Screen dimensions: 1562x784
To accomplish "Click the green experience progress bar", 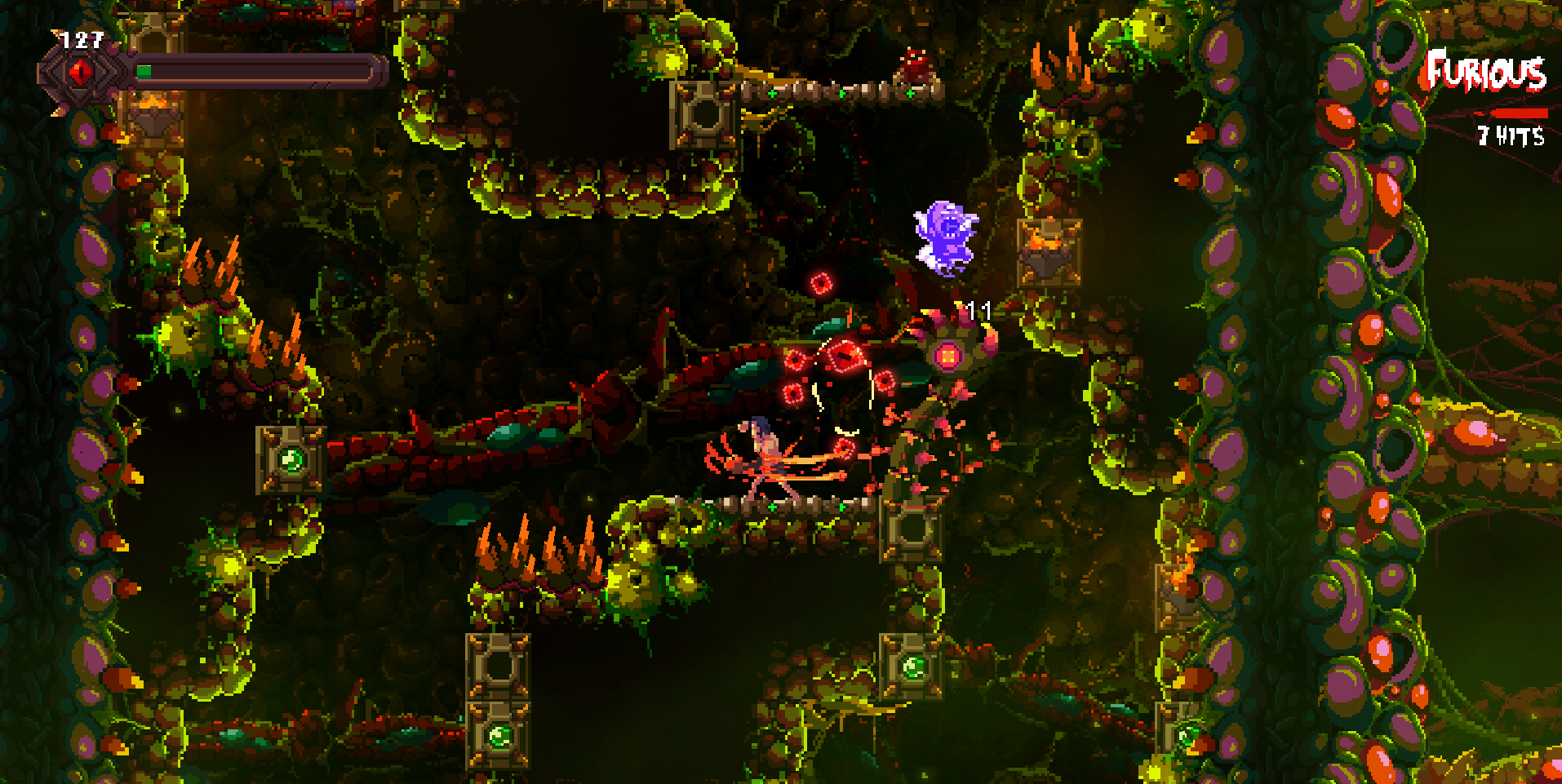I will coord(145,72).
